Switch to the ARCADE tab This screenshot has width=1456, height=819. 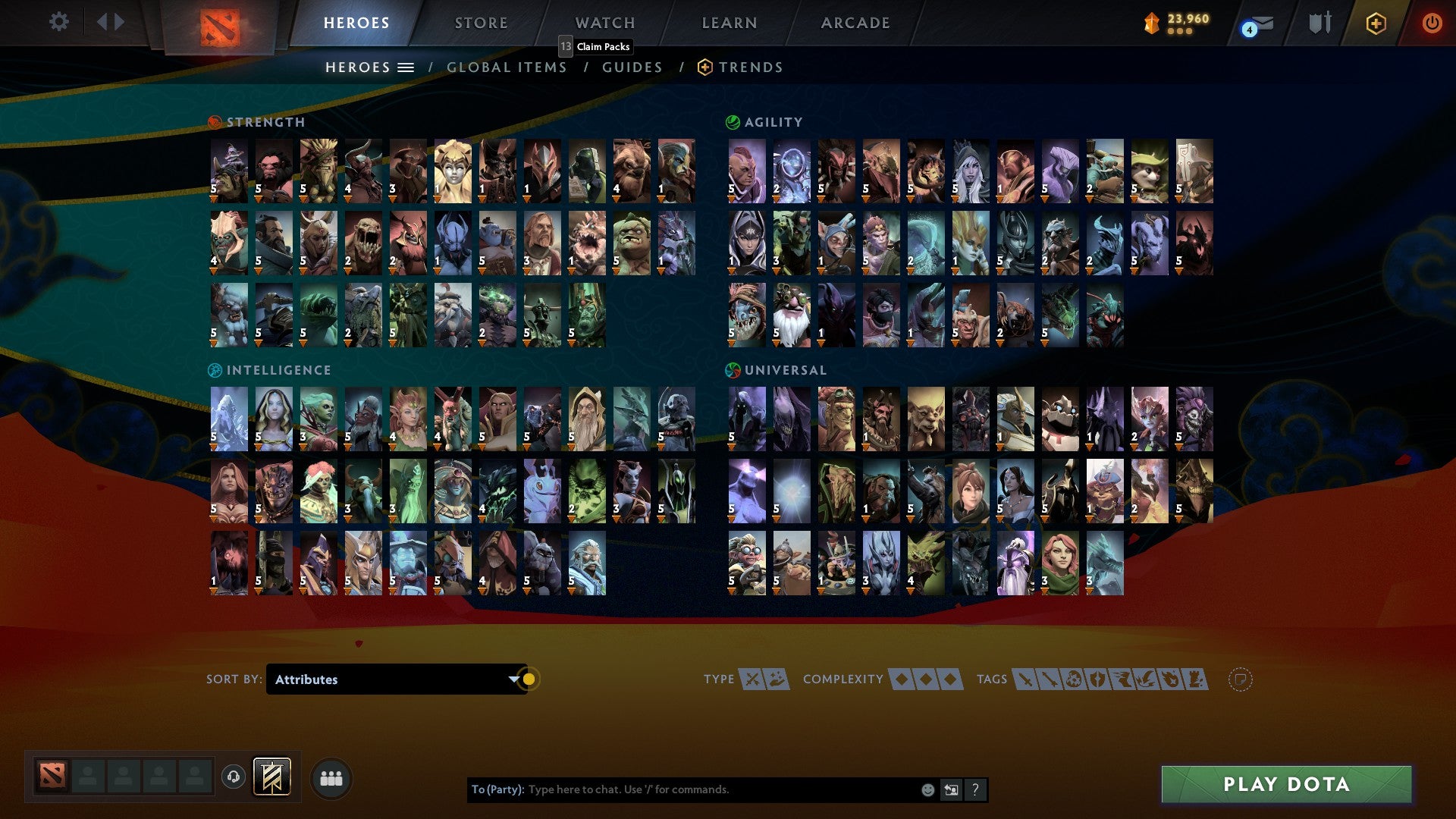[x=856, y=23]
